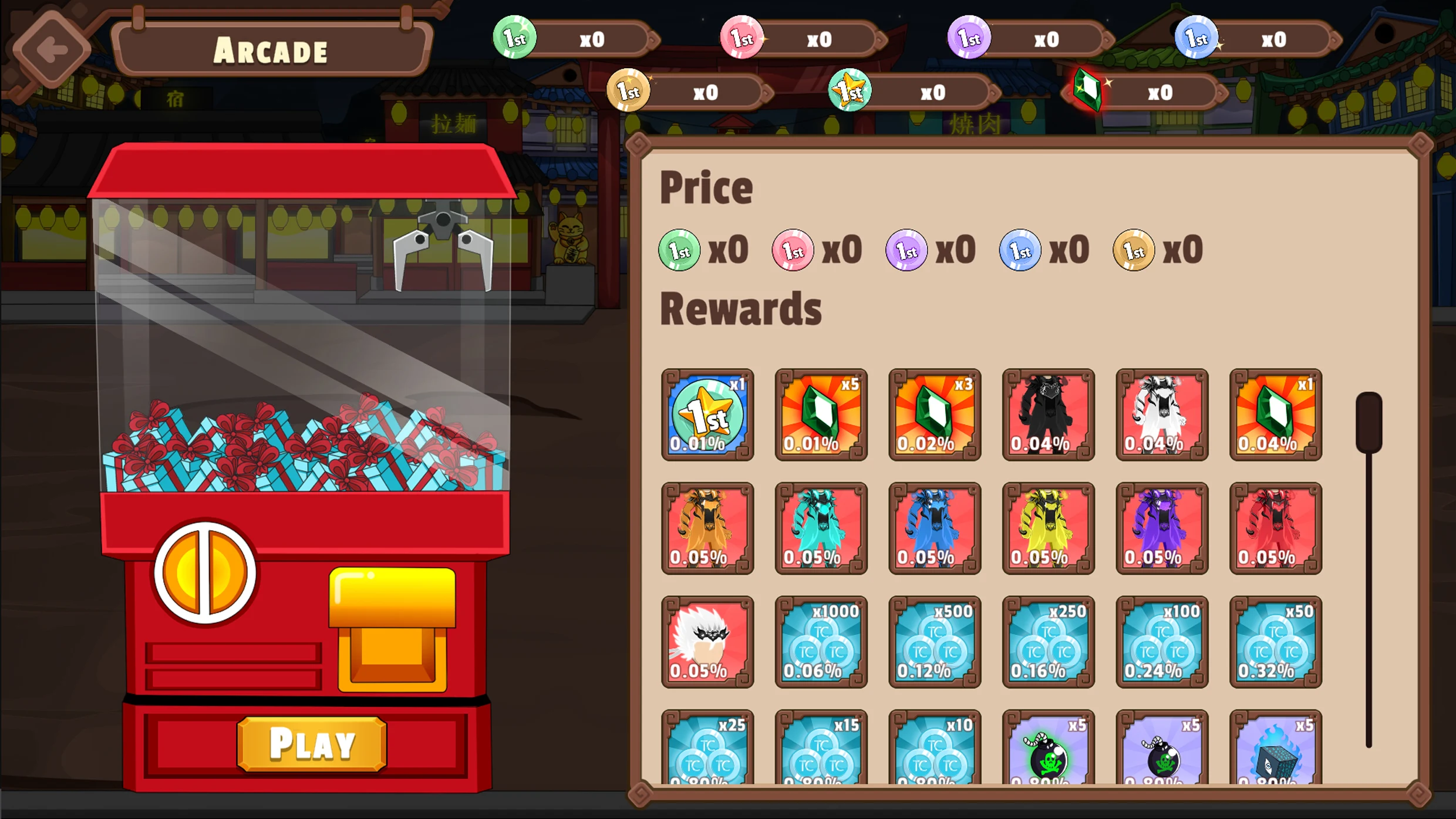
Task: Select the purple outfit 0.05% reward
Action: coord(1162,528)
